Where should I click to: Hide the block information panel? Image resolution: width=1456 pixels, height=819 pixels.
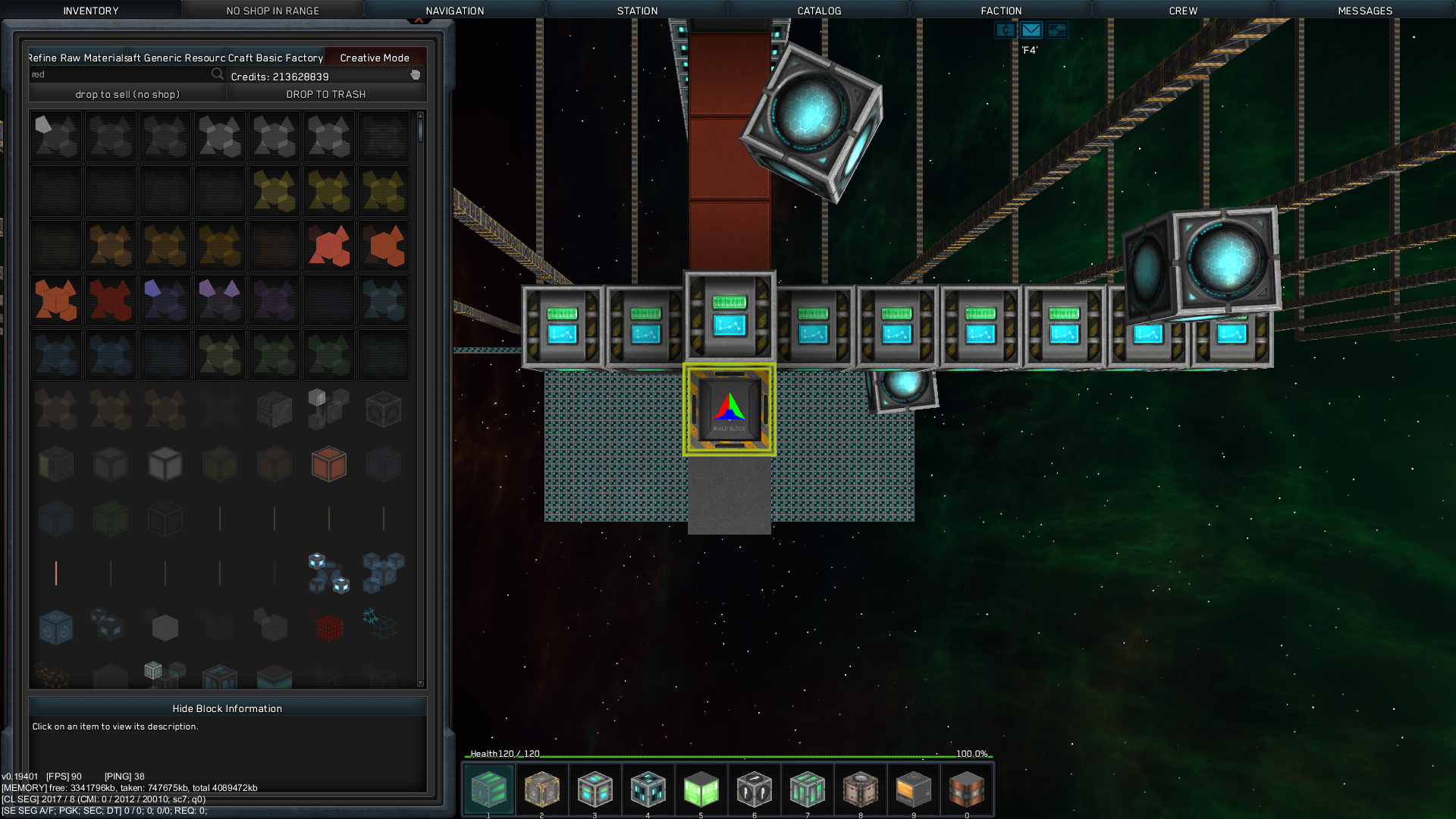pyautogui.click(x=227, y=708)
